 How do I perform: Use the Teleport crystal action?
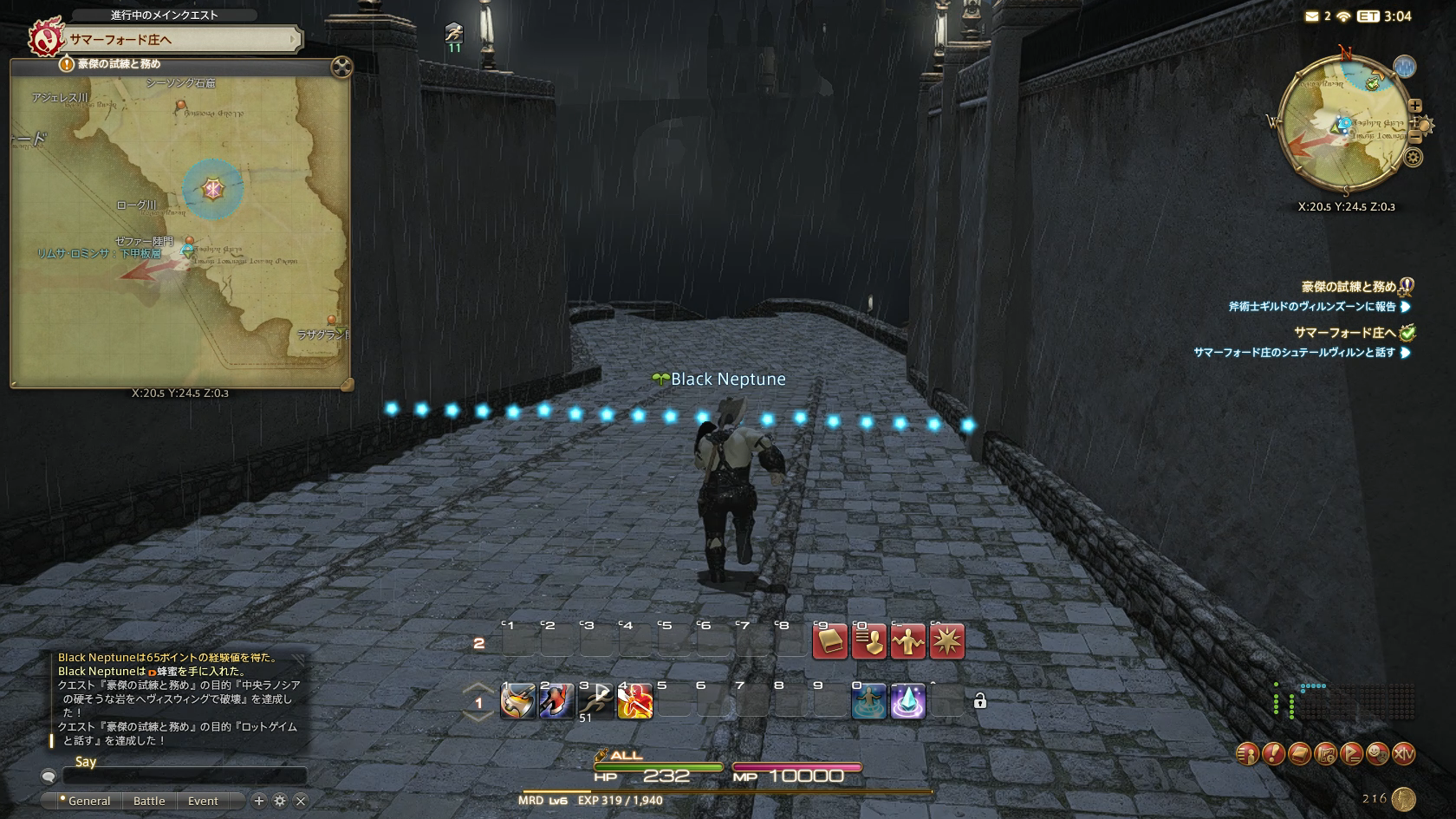[907, 701]
